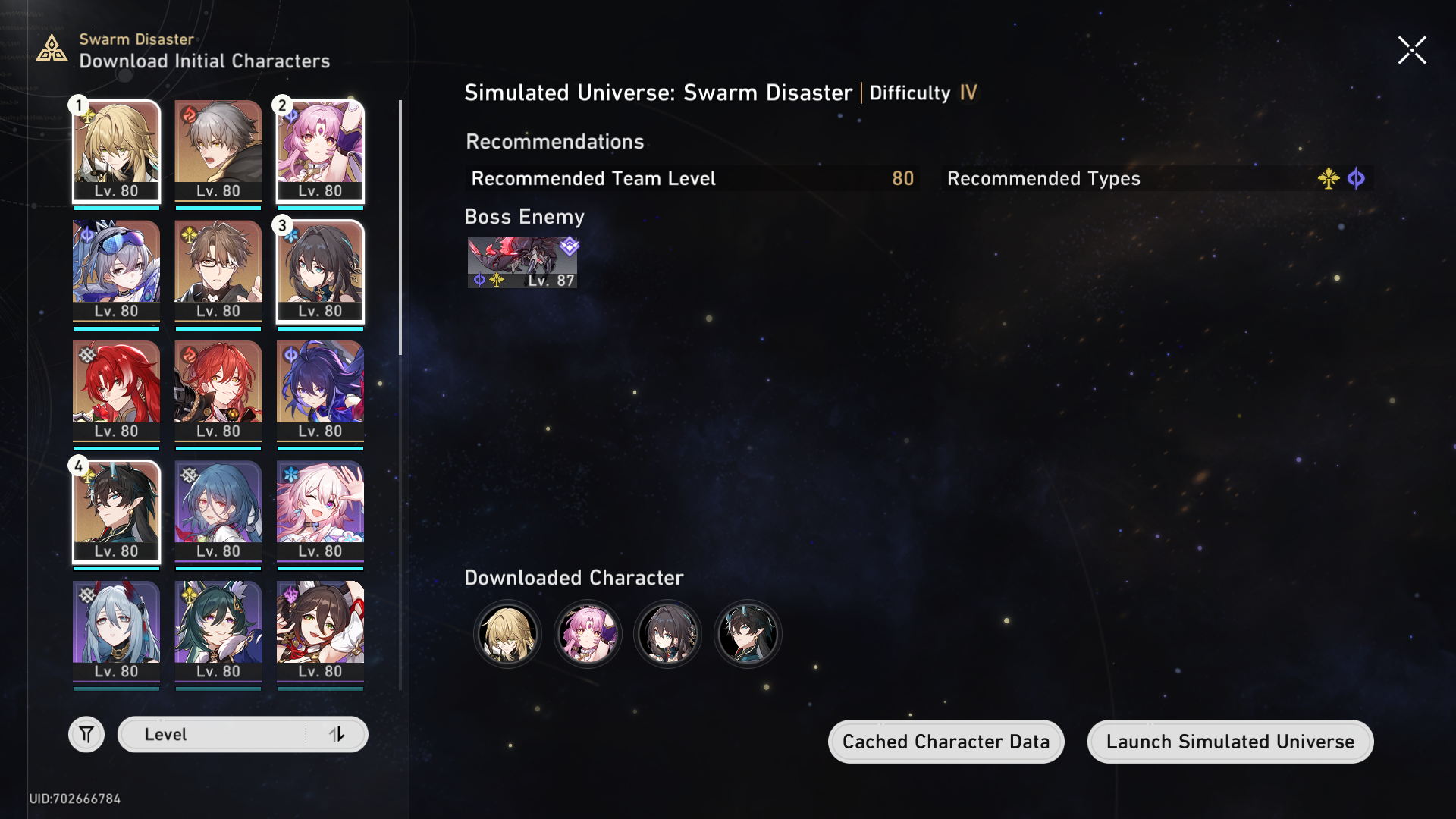Click the filter icon below the character list

(86, 734)
